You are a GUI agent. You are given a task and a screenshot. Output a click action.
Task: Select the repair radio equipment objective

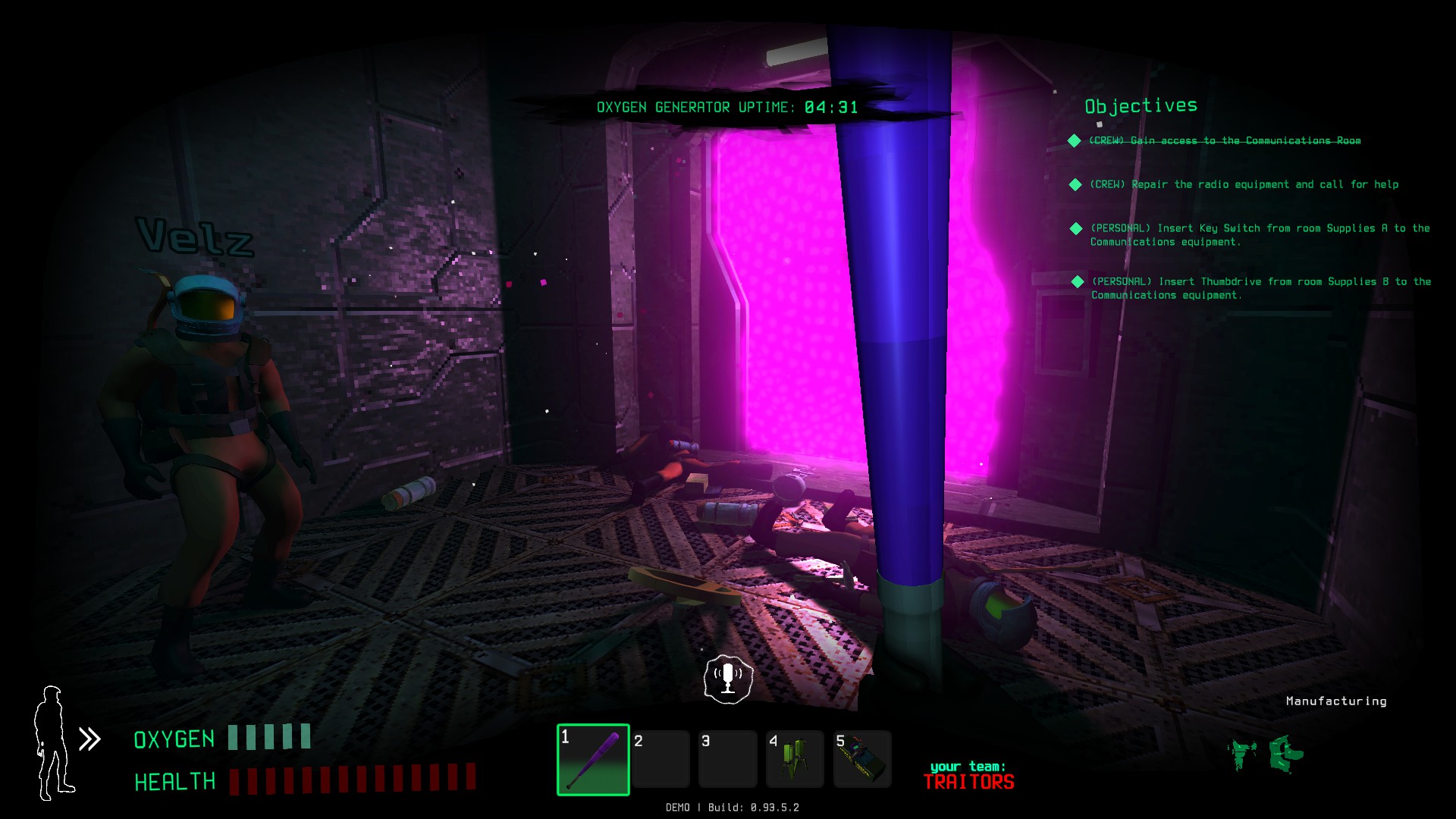(x=1244, y=185)
